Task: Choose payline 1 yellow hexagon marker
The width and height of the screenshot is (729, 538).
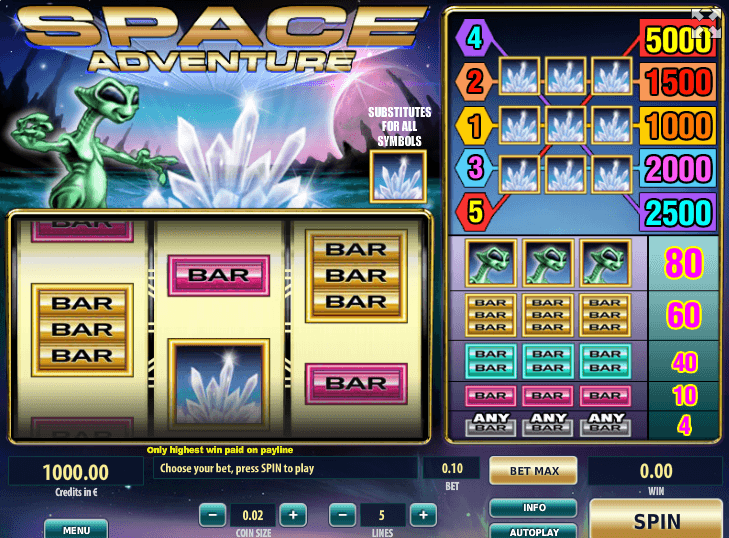Action: 473,125
